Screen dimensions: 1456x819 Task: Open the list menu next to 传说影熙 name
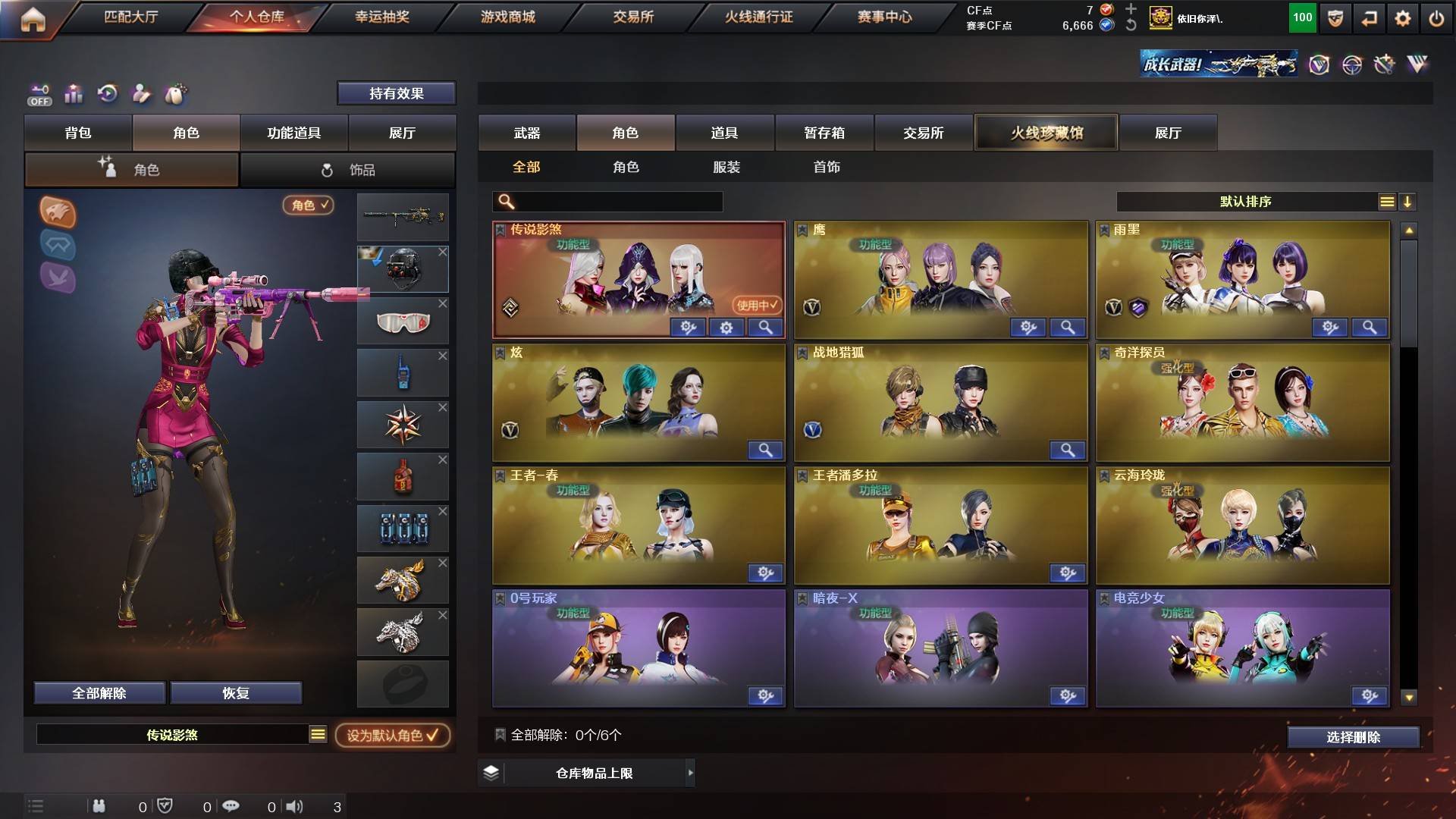click(x=316, y=734)
